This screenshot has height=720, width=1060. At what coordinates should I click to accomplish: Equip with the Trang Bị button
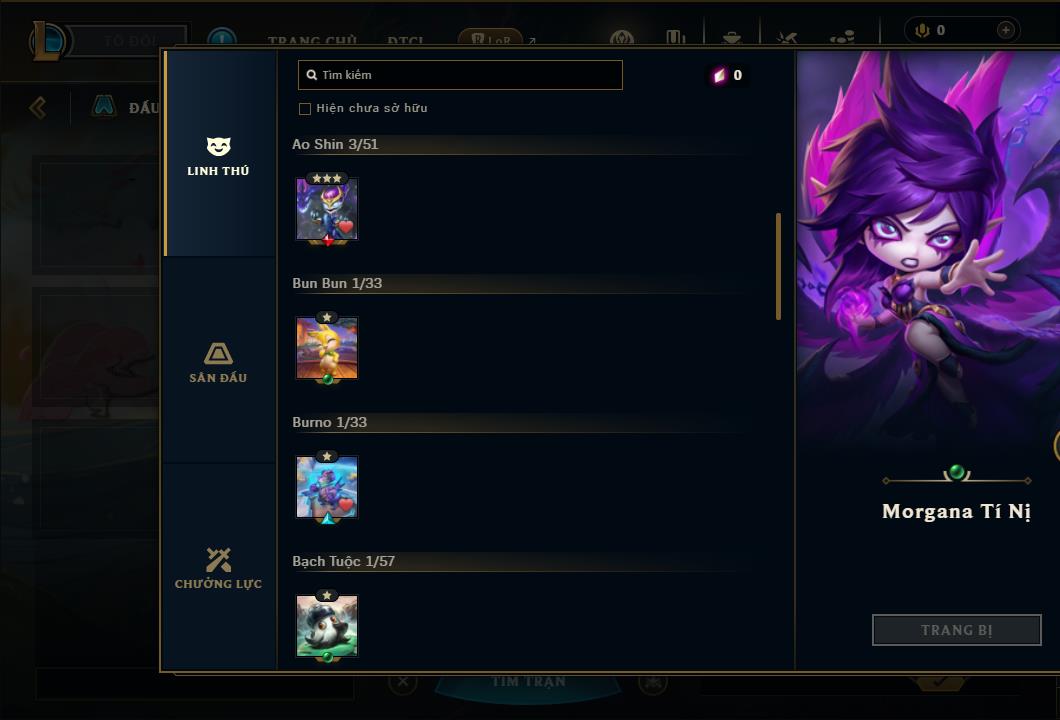(956, 630)
